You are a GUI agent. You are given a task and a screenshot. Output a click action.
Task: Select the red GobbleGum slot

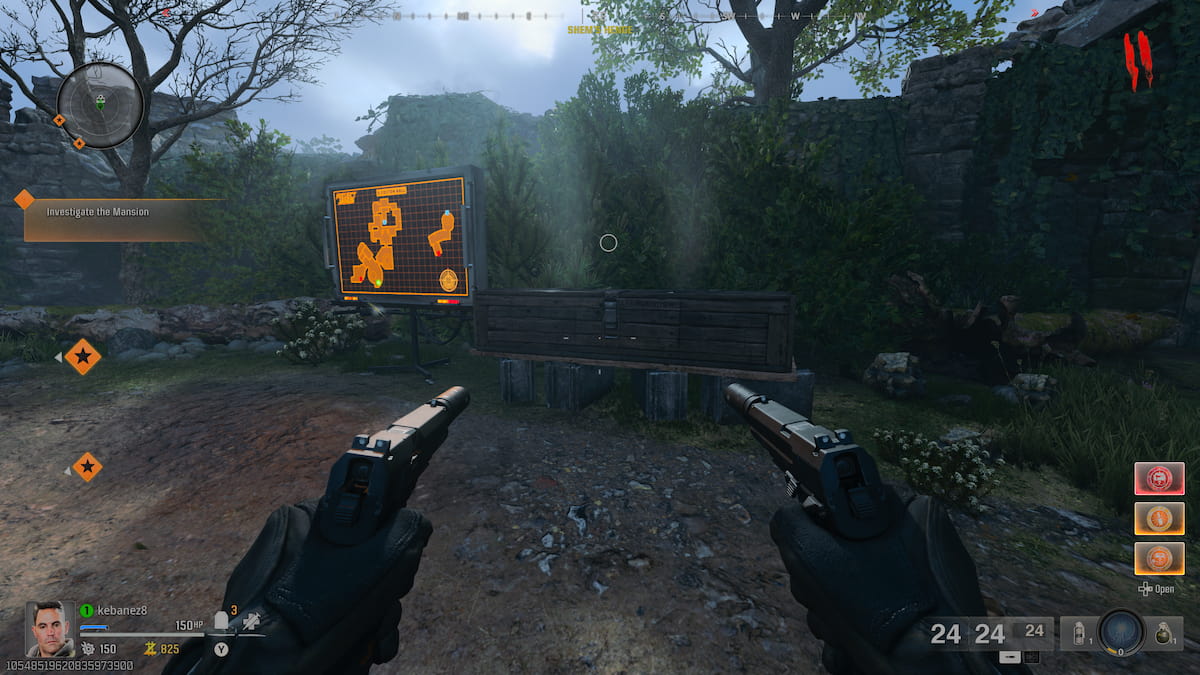click(1159, 478)
